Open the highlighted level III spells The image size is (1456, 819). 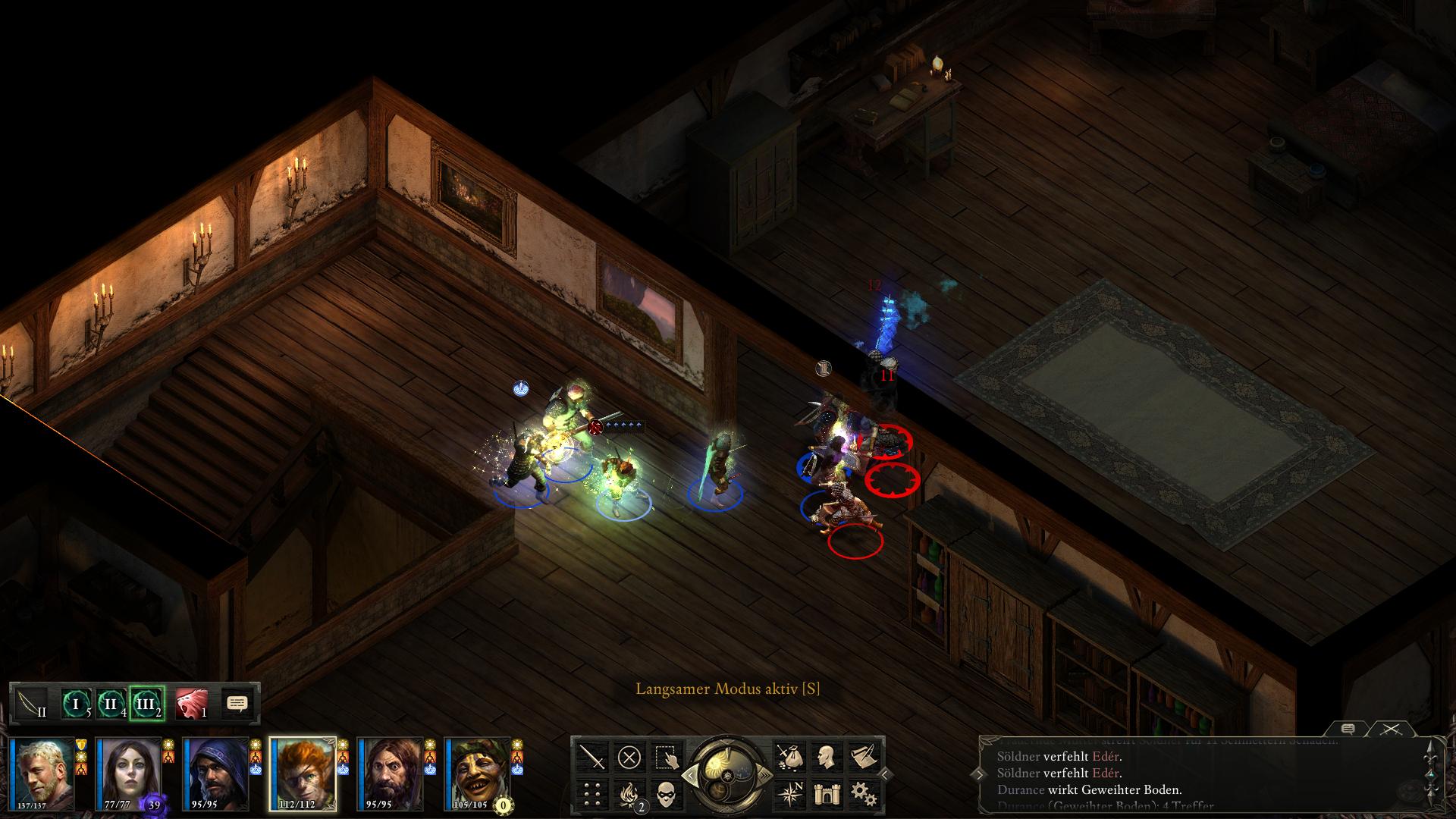point(147,704)
